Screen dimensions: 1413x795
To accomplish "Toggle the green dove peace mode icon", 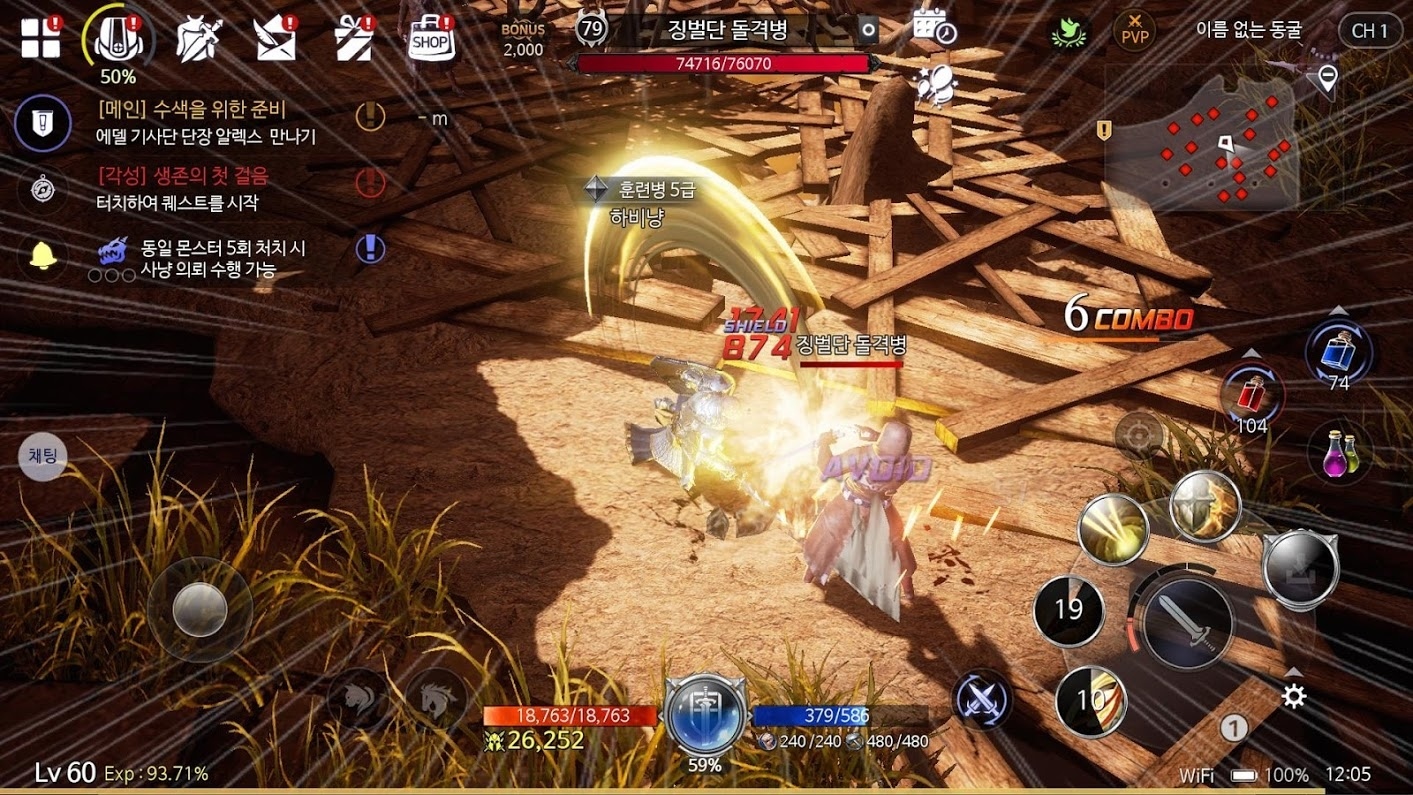I will [1067, 31].
